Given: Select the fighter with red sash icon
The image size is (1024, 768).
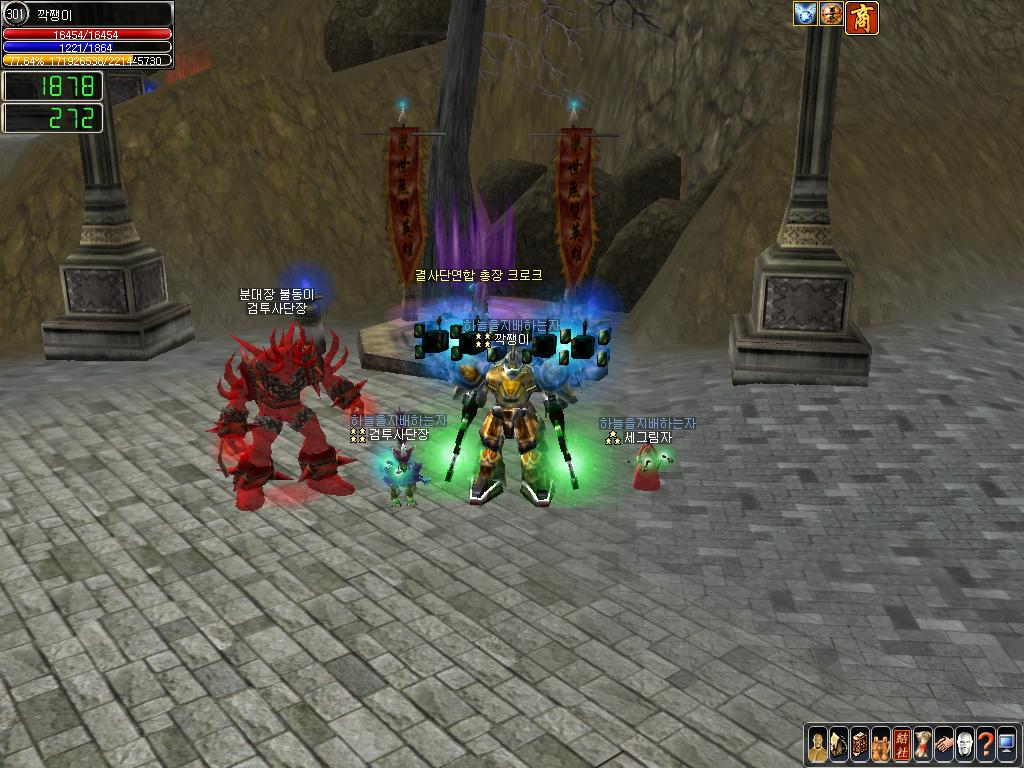Looking at the screenshot, I should pyautogui.click(x=923, y=745).
